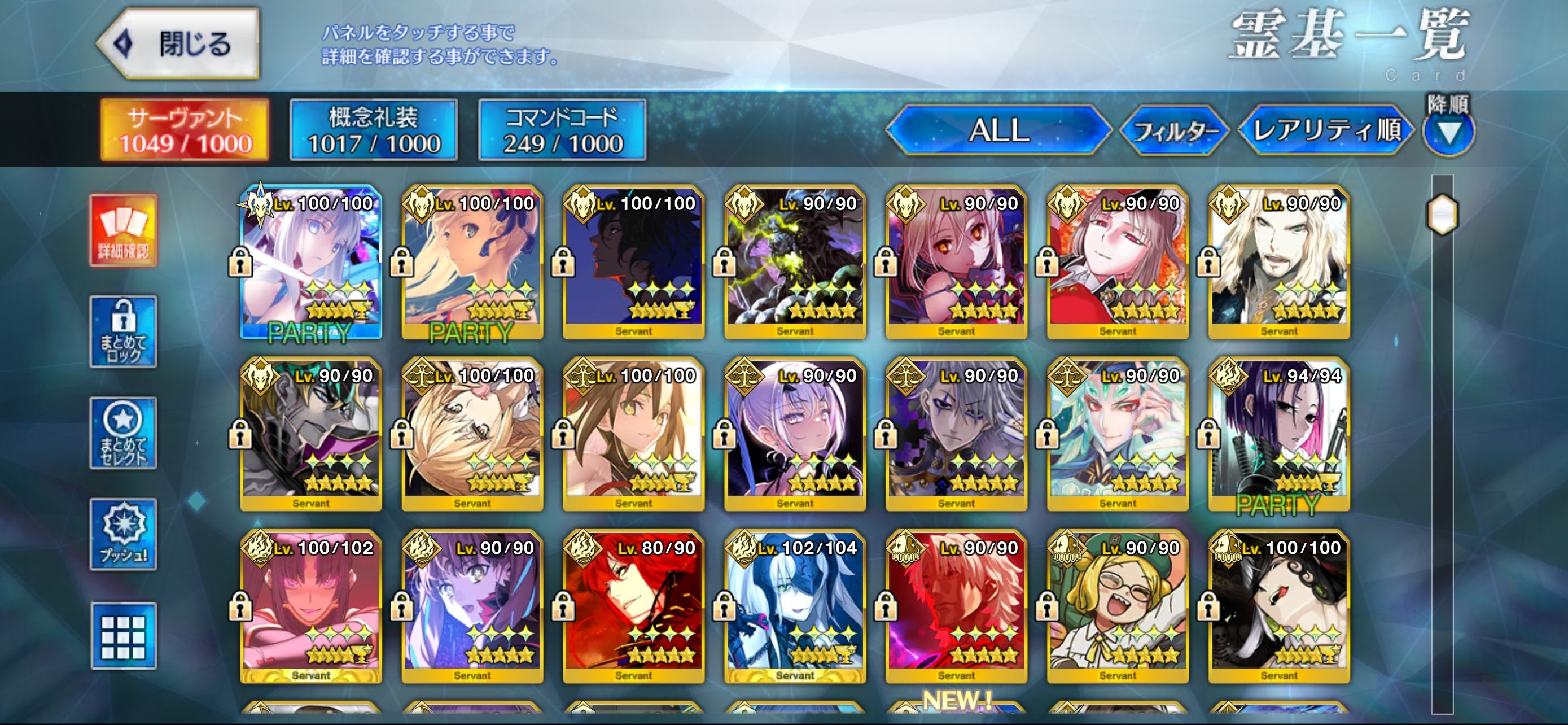This screenshot has height=725, width=1568.
Task: Choose the Lv. 94/94 purple-haired servant card
Action: [1279, 434]
